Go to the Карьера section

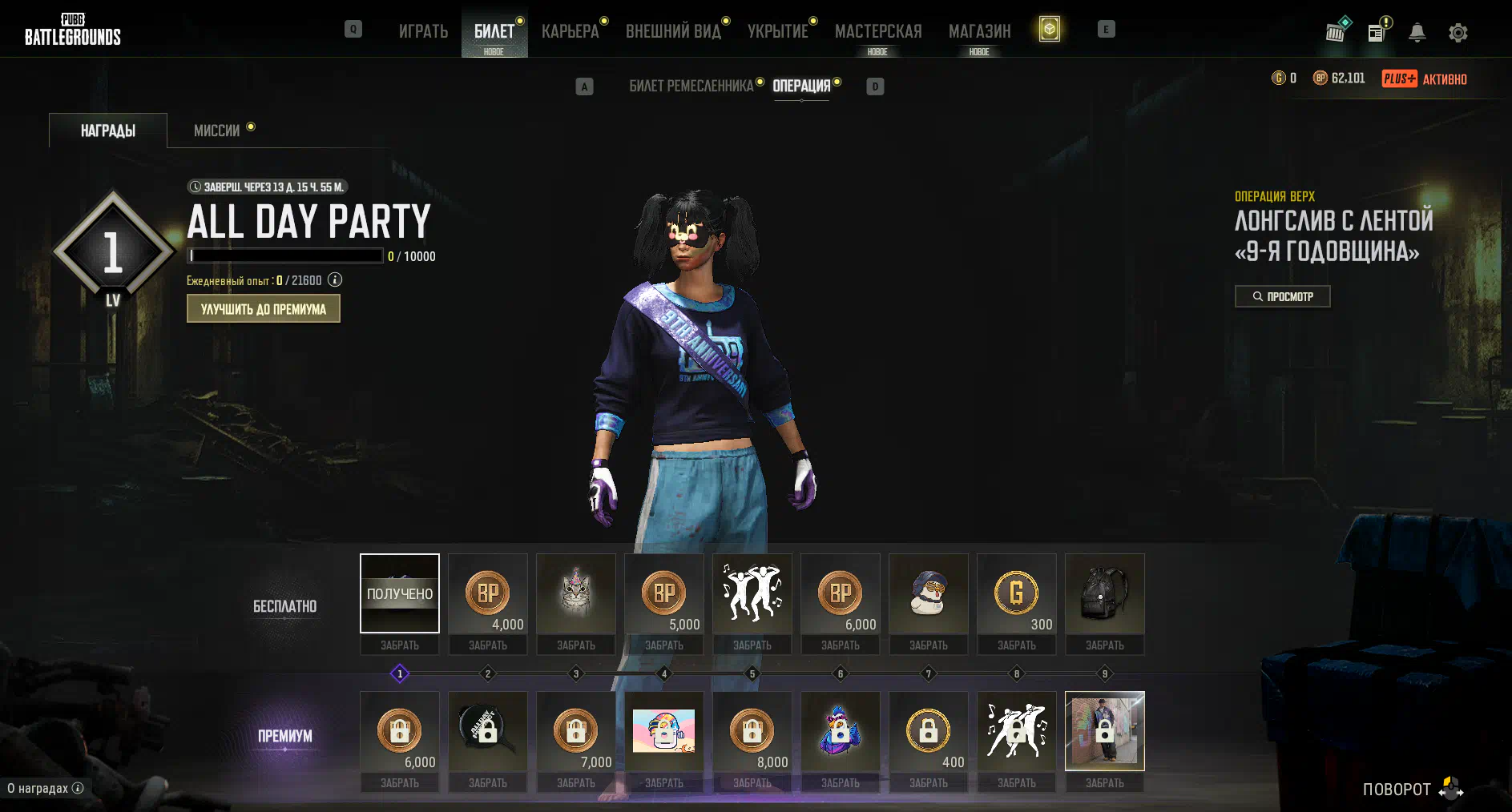pyautogui.click(x=570, y=31)
